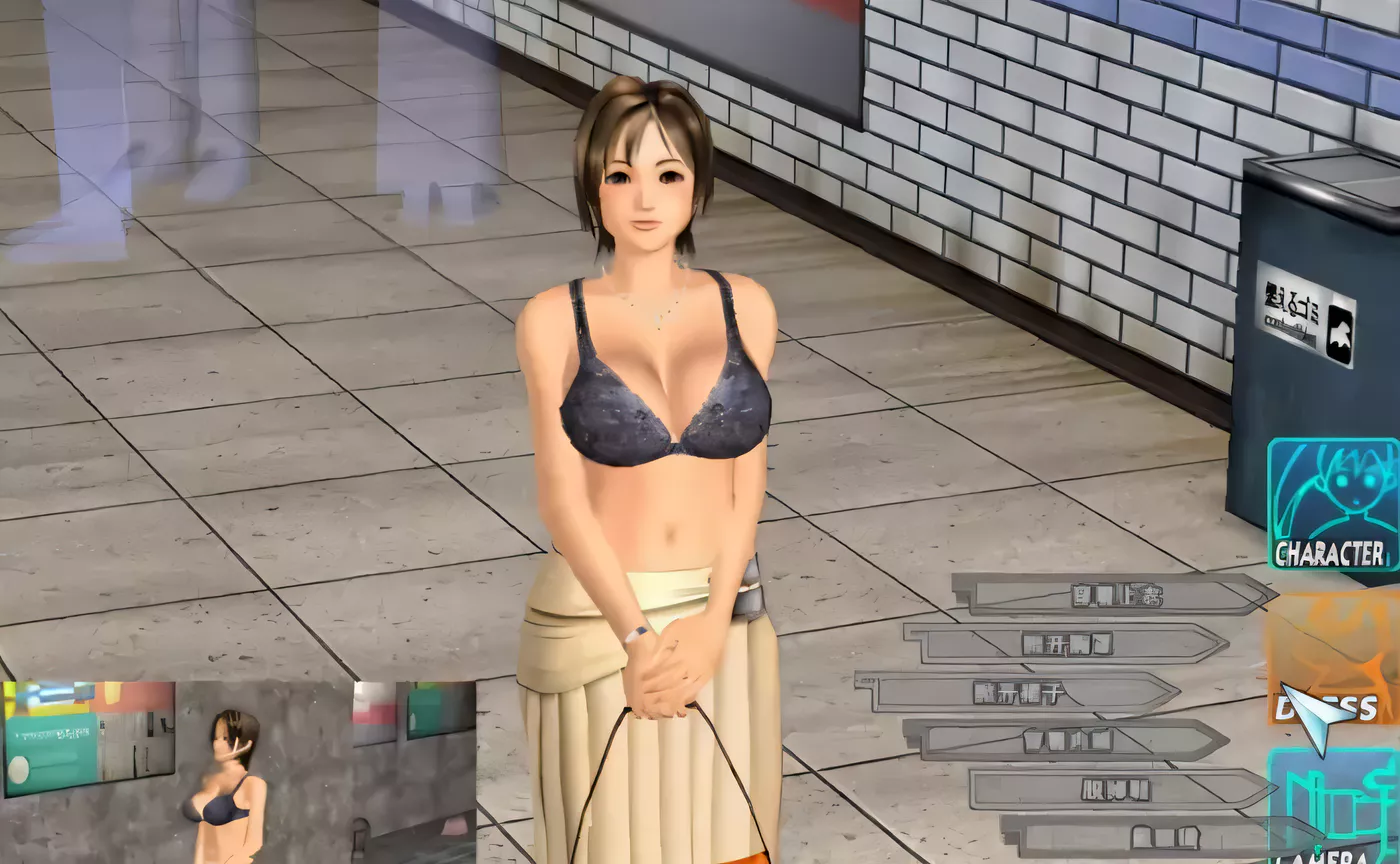Image resolution: width=1400 pixels, height=864 pixels.
Task: Select the hat (帽子) clothing category bar
Action: coord(1020,690)
